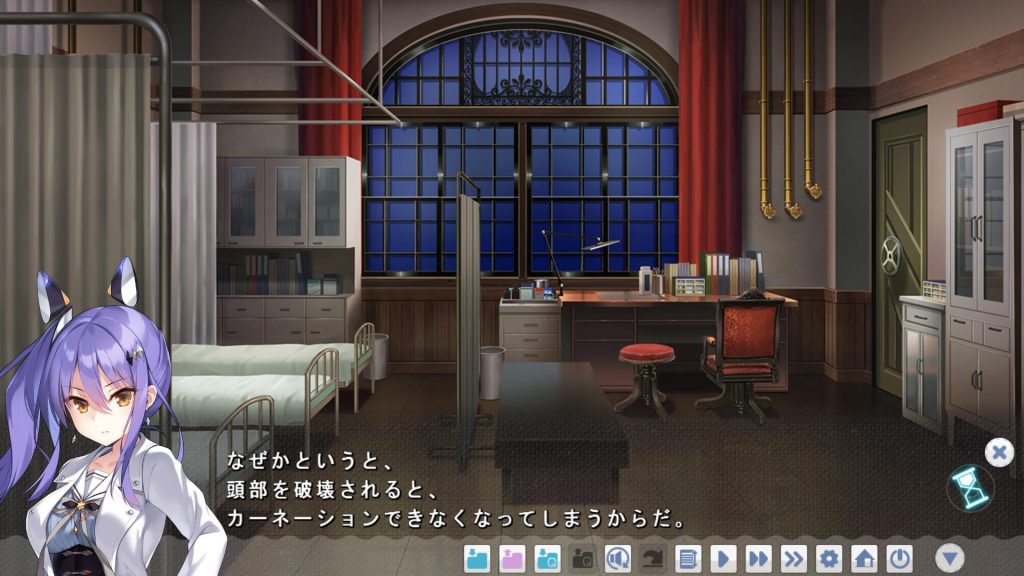Quit the game with the power icon

point(900,558)
